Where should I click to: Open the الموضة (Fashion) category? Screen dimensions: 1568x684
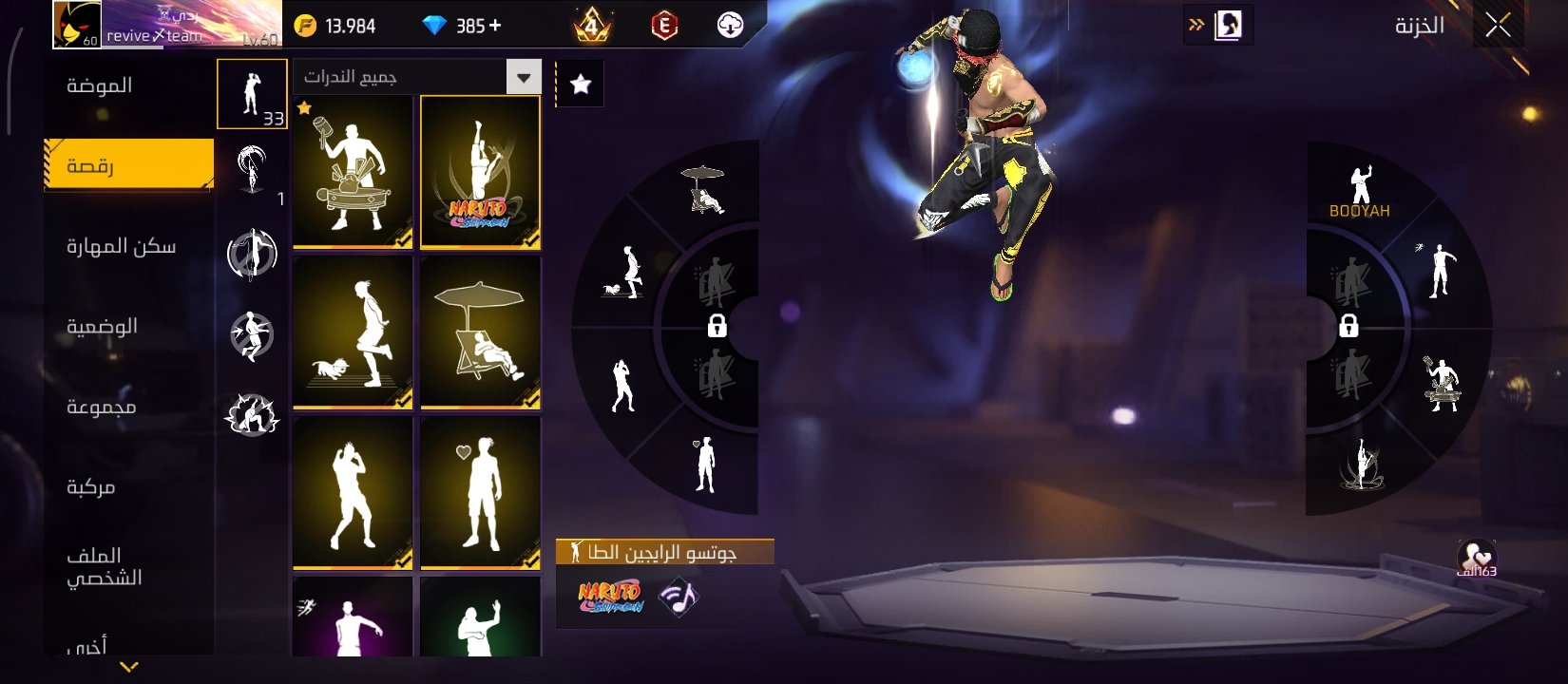(100, 85)
